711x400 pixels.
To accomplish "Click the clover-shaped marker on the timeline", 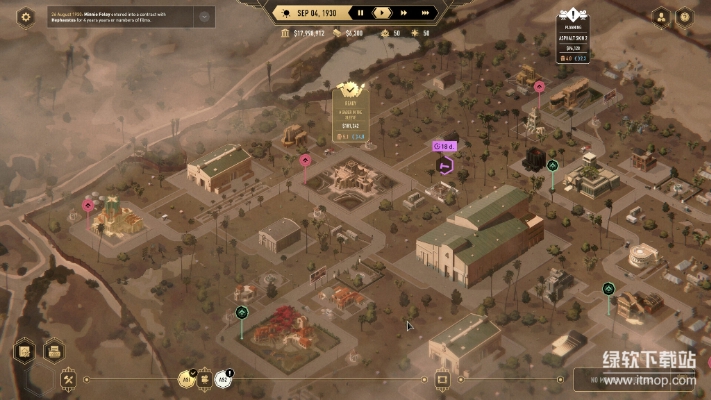I will tap(205, 379).
